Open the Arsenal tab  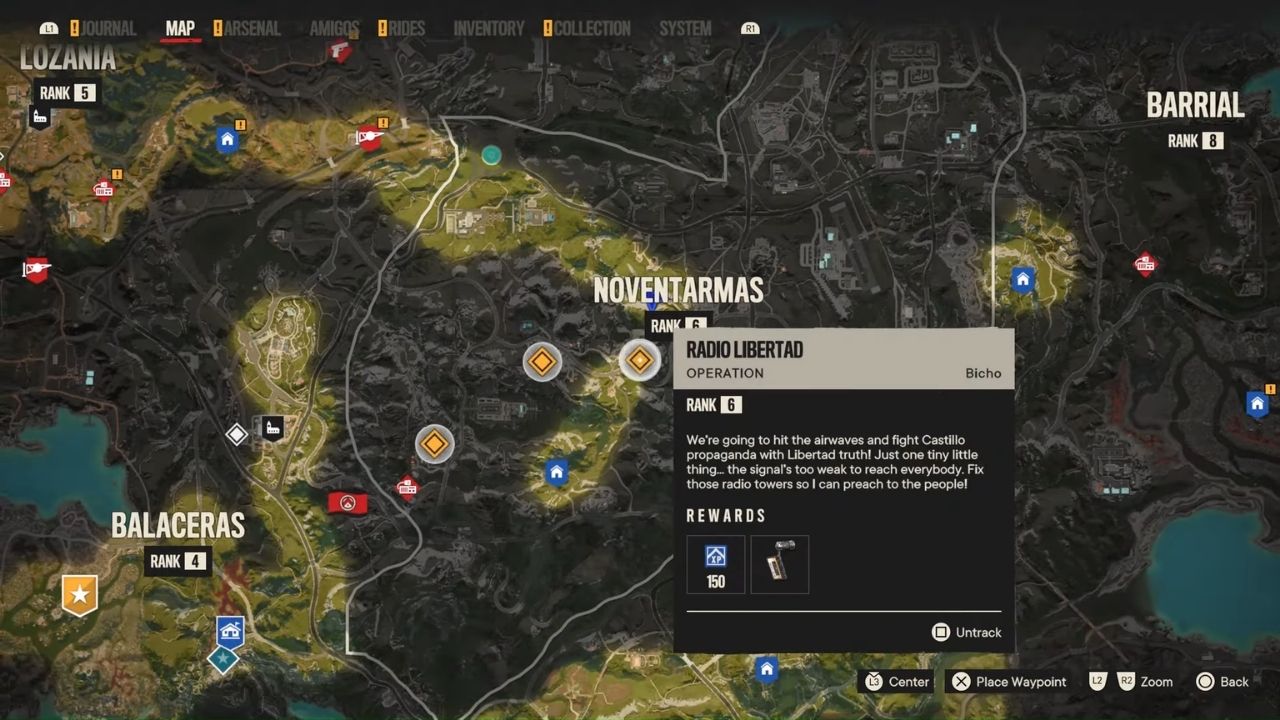click(251, 28)
